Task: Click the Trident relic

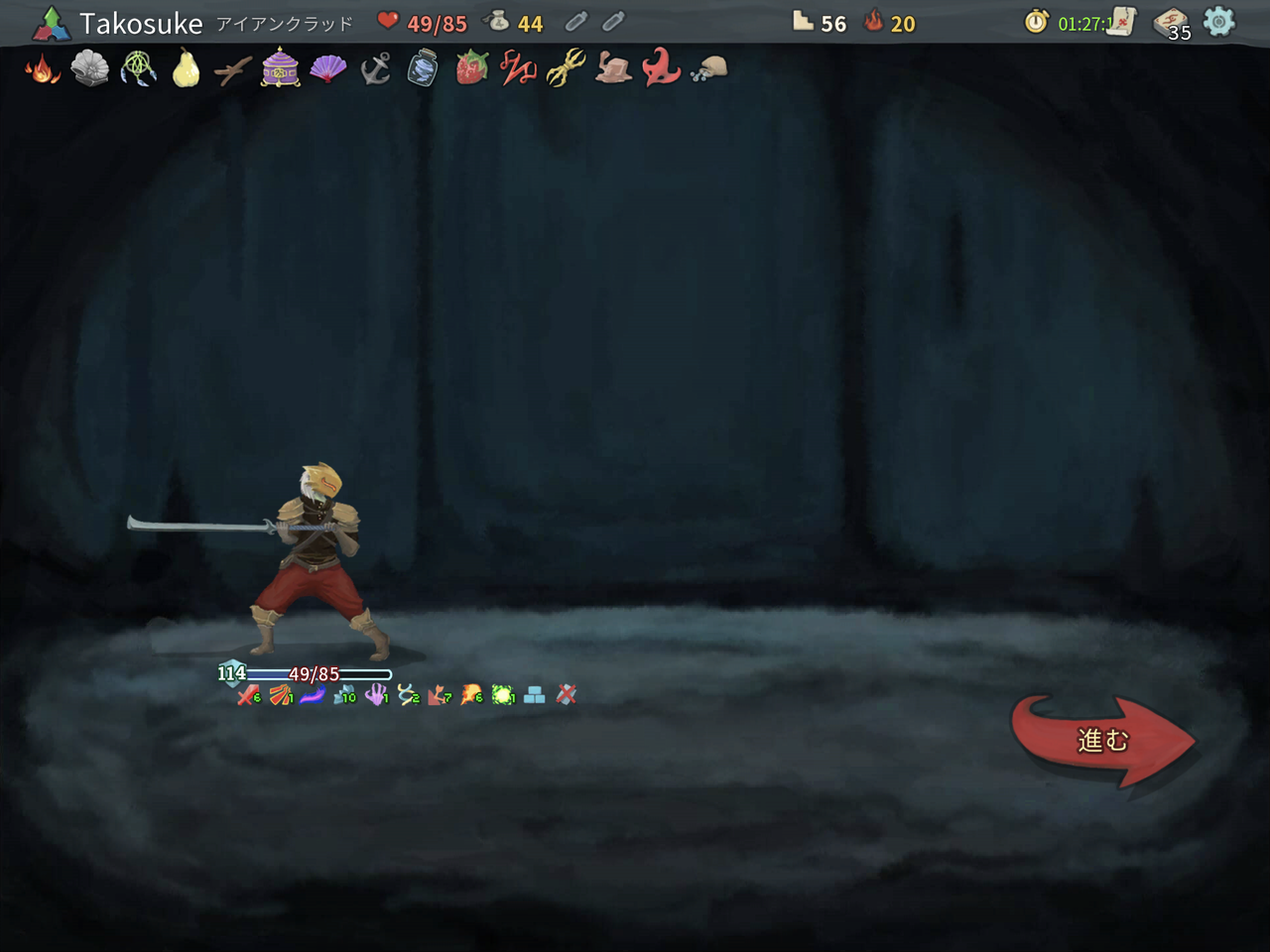Action: [x=565, y=69]
